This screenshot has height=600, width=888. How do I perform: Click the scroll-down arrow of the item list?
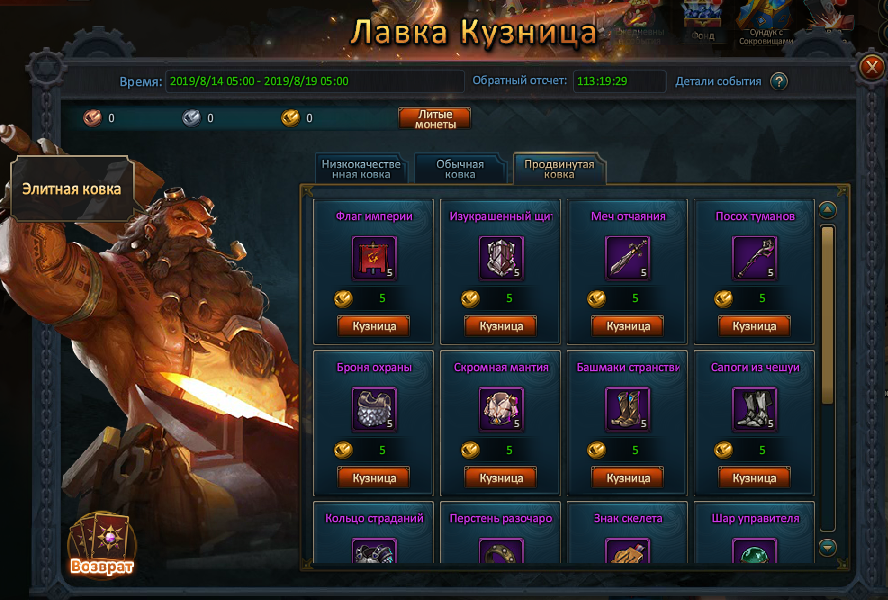(827, 547)
